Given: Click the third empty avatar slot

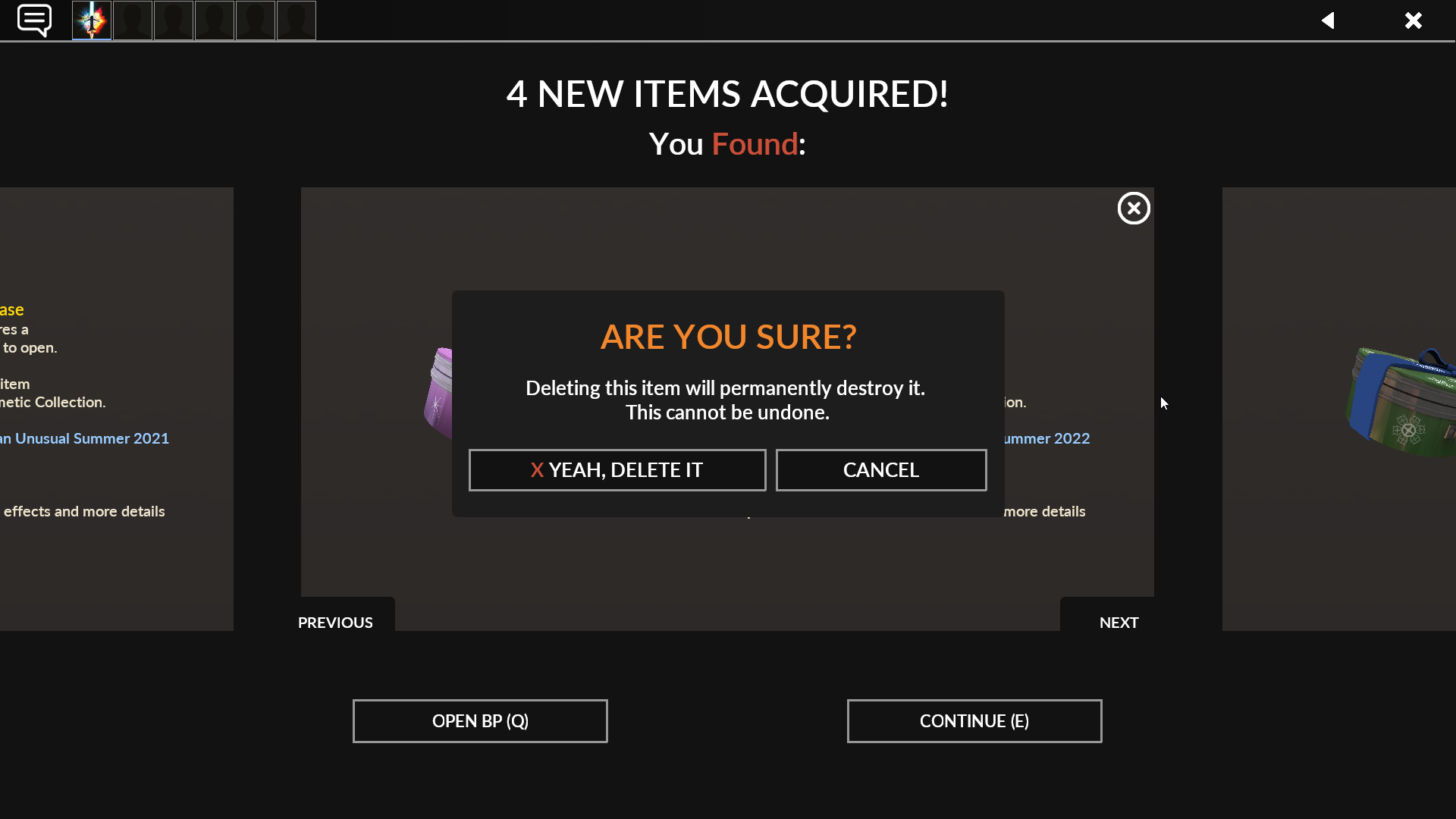Looking at the screenshot, I should click(173, 20).
